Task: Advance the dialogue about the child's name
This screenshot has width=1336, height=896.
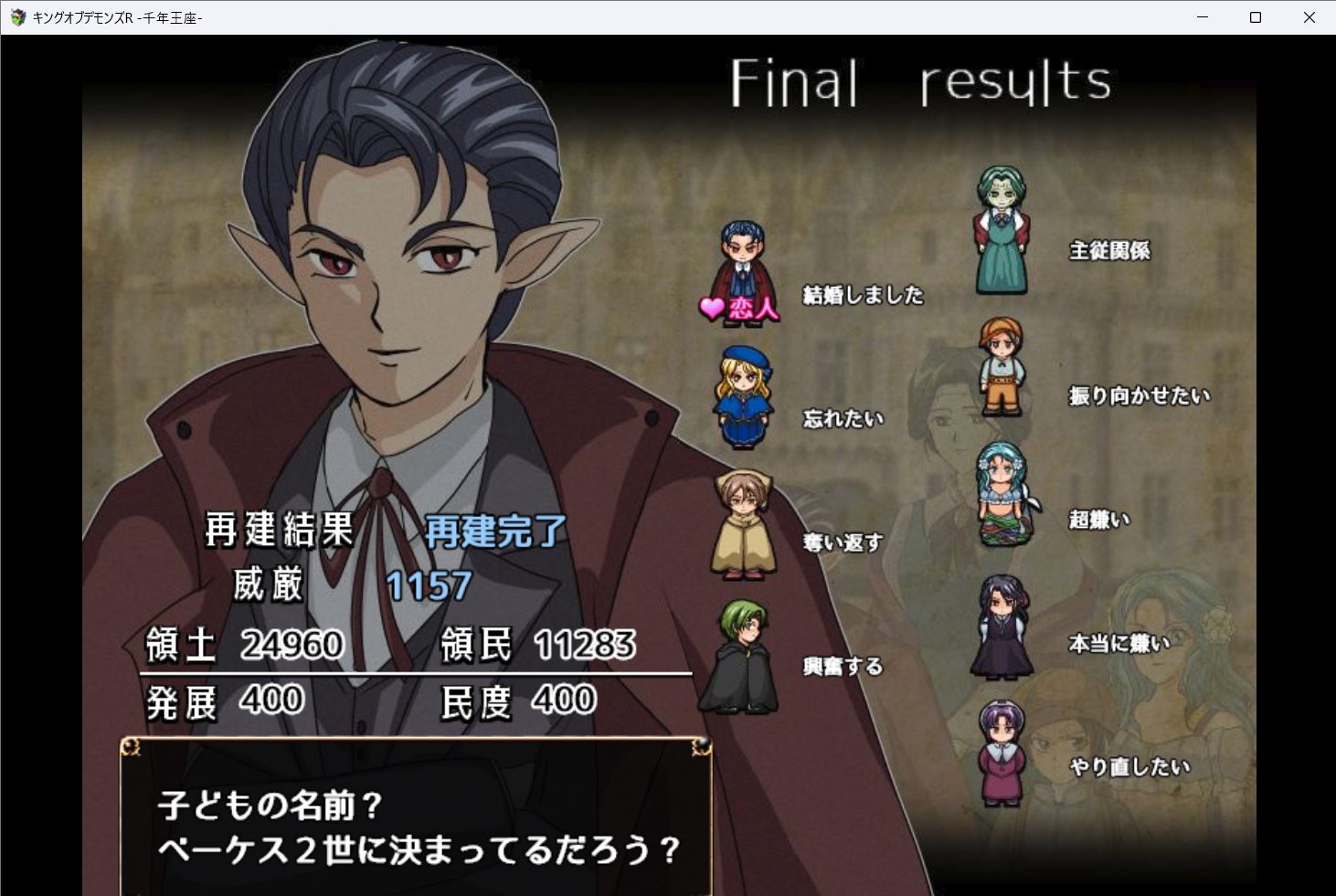Action: point(417,827)
